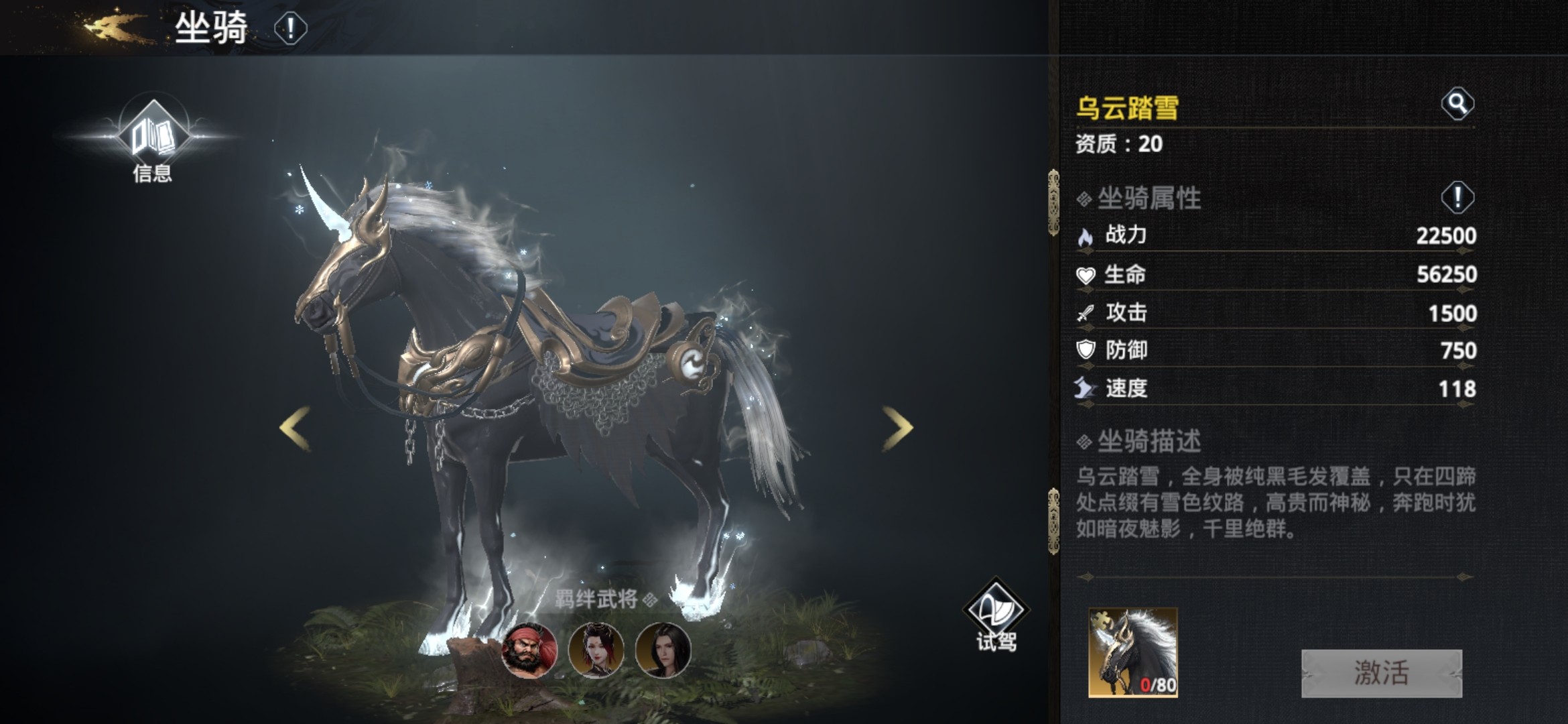View the long black-haired general portrait

point(663,650)
